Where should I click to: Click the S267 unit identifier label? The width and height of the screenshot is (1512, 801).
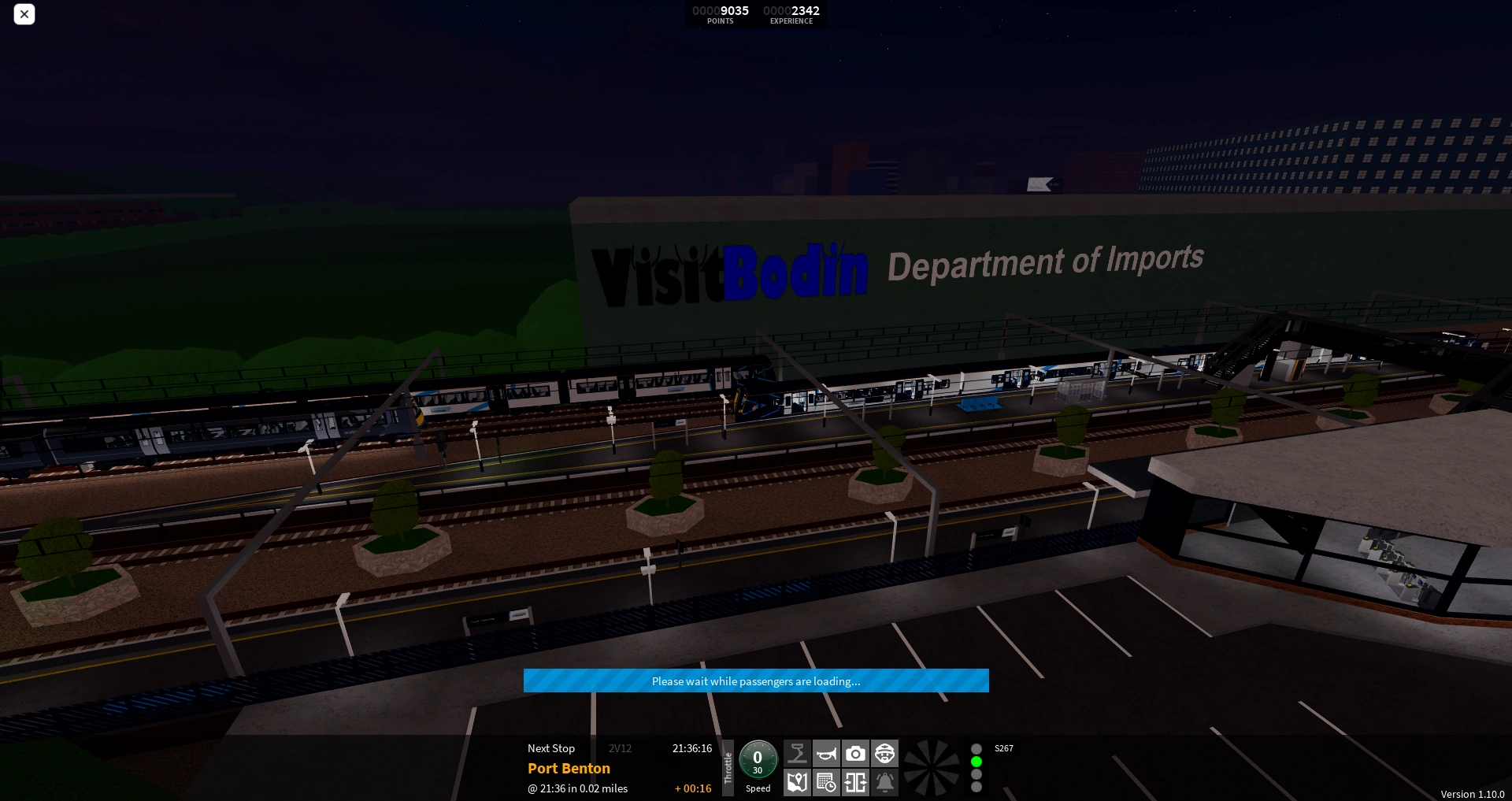pyautogui.click(x=1003, y=748)
